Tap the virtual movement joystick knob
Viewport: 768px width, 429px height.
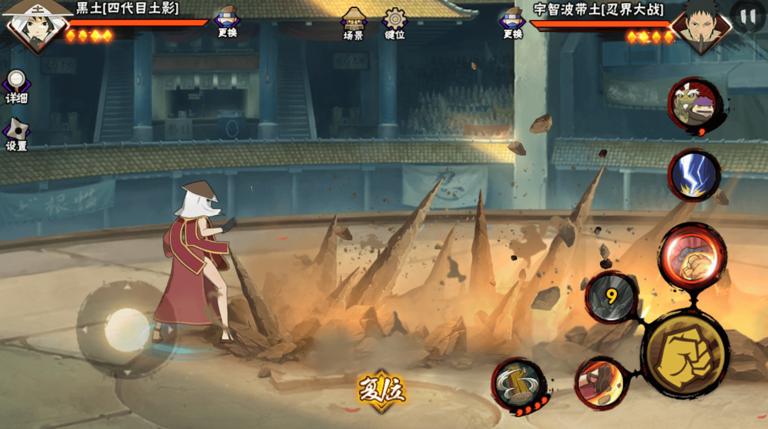(x=126, y=327)
